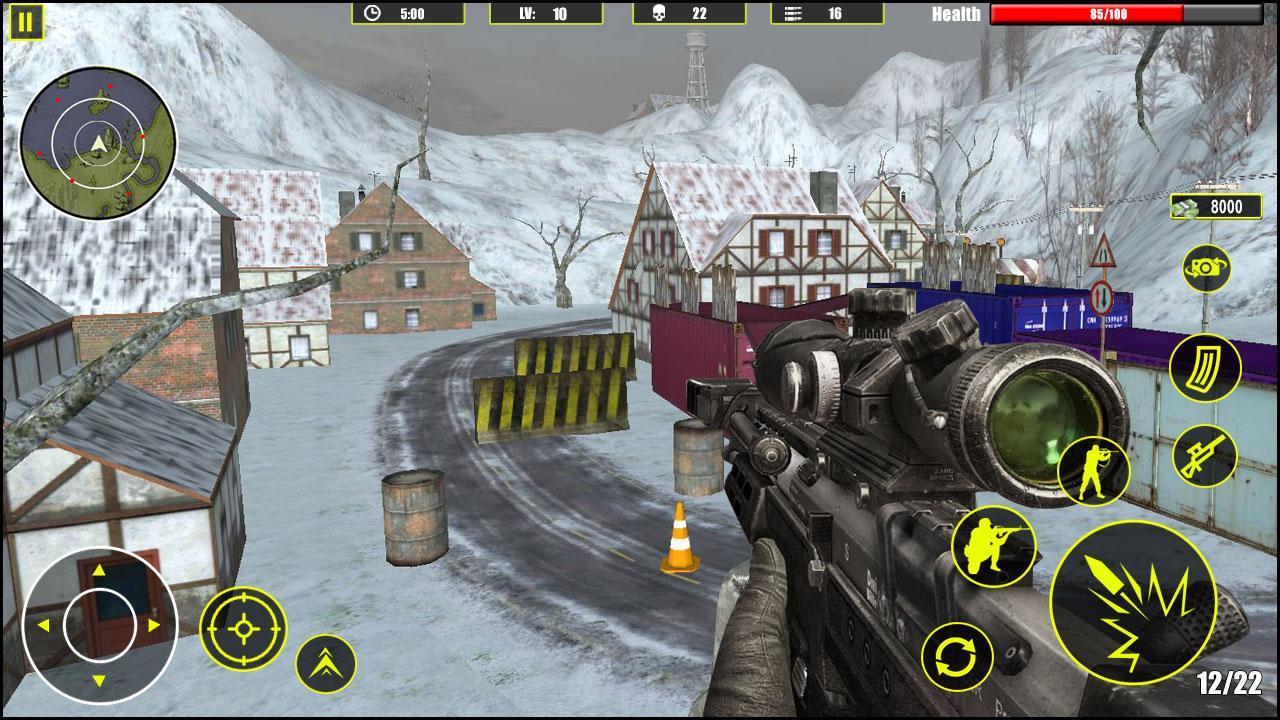Open the circular minimap

(98, 144)
